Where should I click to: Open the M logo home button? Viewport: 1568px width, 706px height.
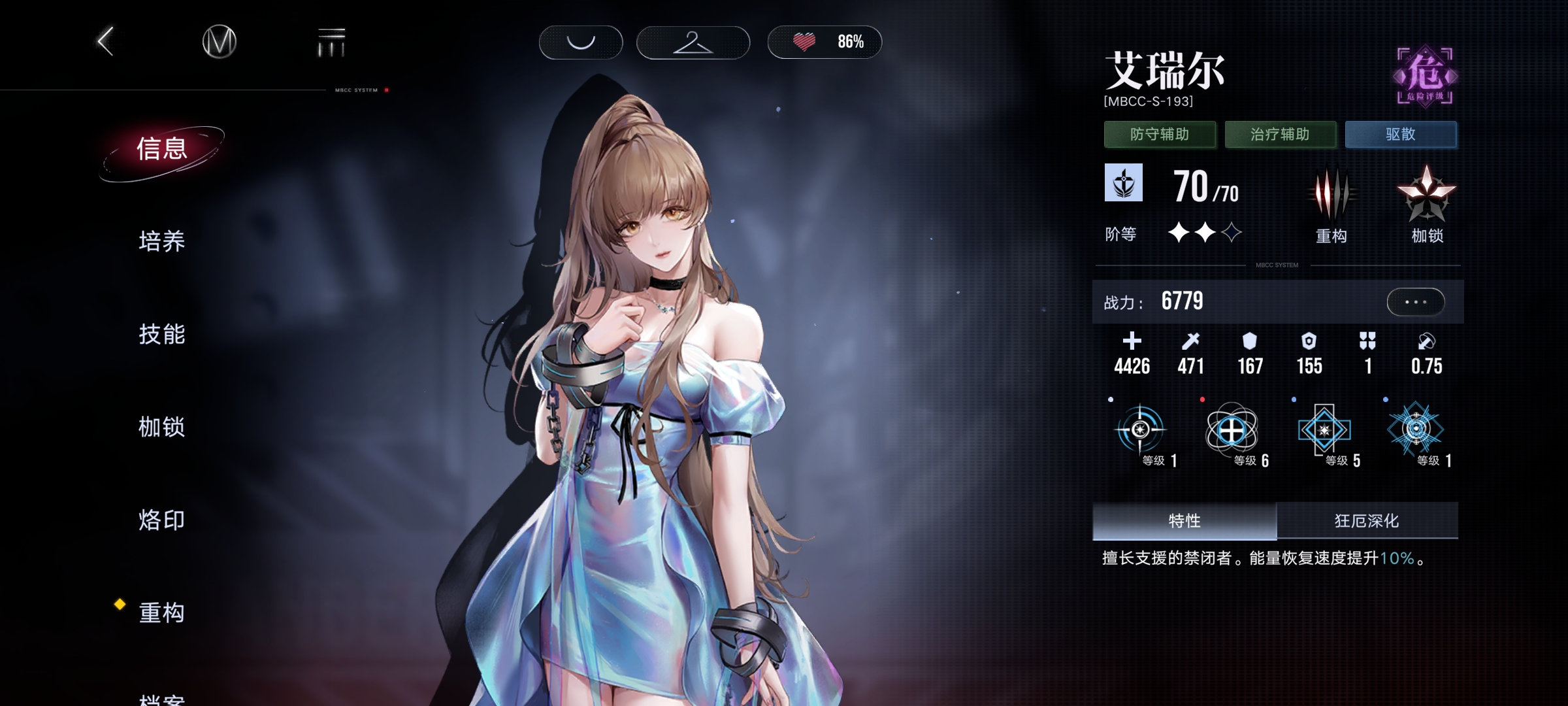click(219, 42)
